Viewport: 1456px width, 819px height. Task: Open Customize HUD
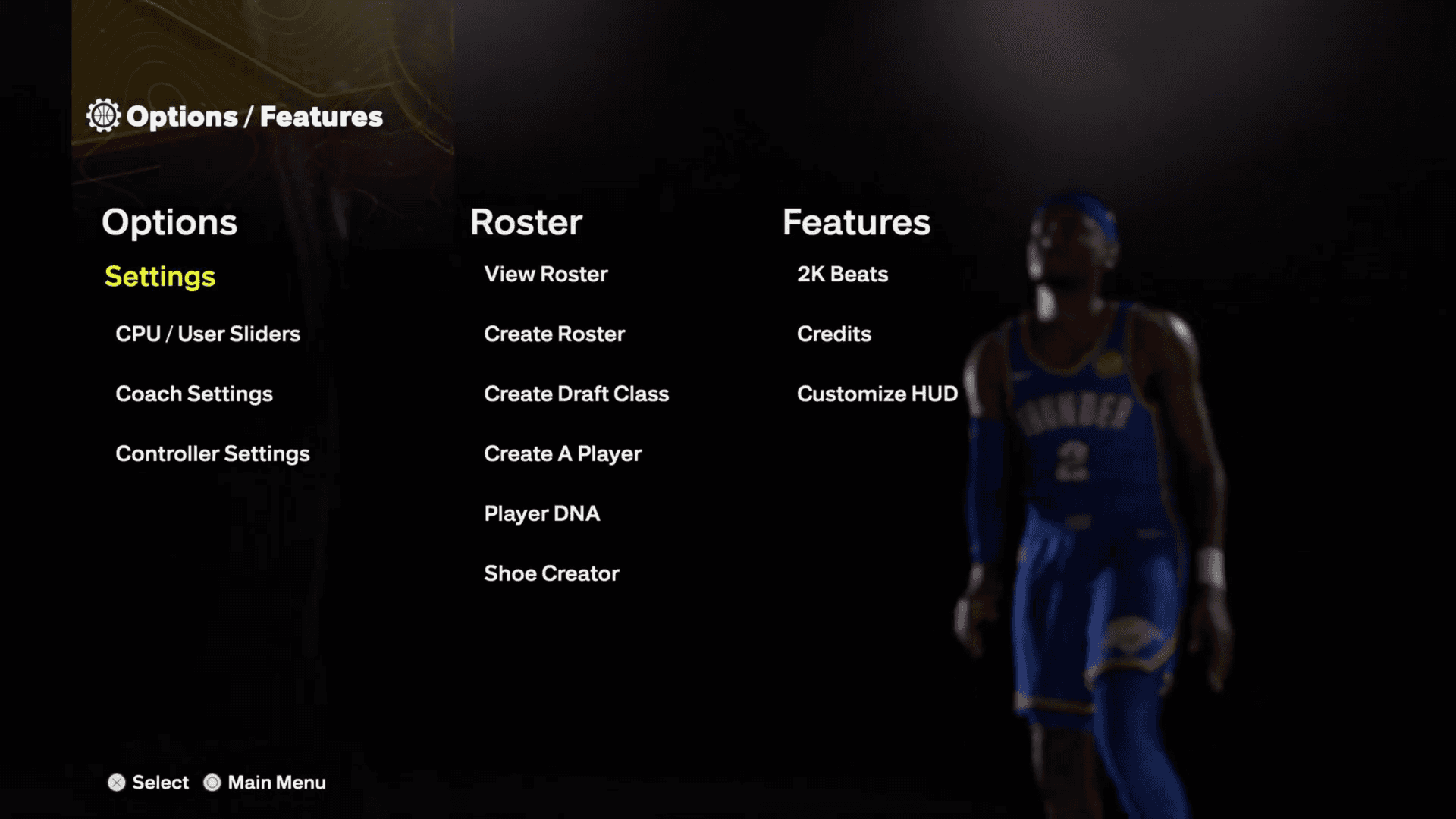point(877,394)
